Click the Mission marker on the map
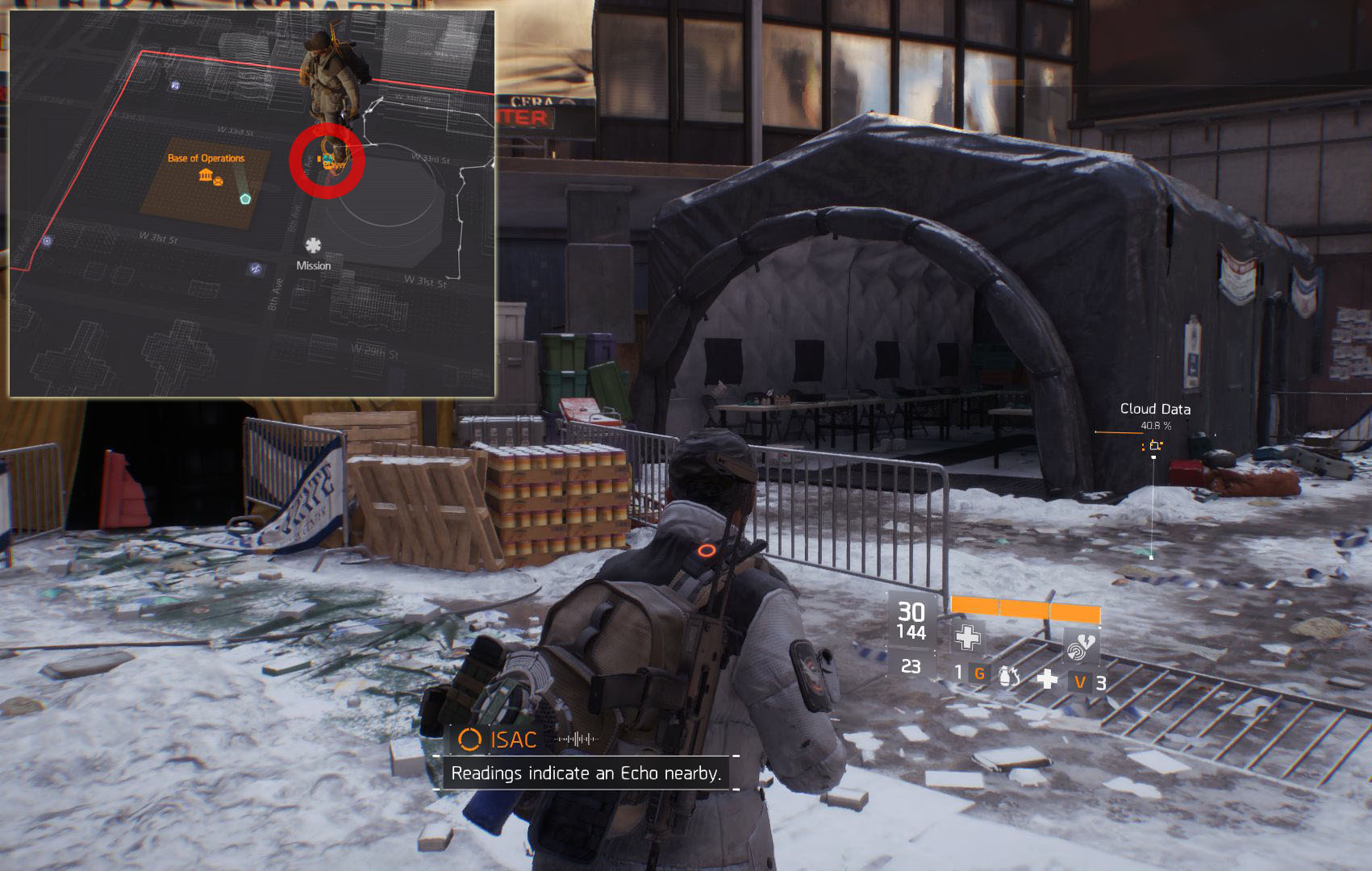 coord(313,246)
